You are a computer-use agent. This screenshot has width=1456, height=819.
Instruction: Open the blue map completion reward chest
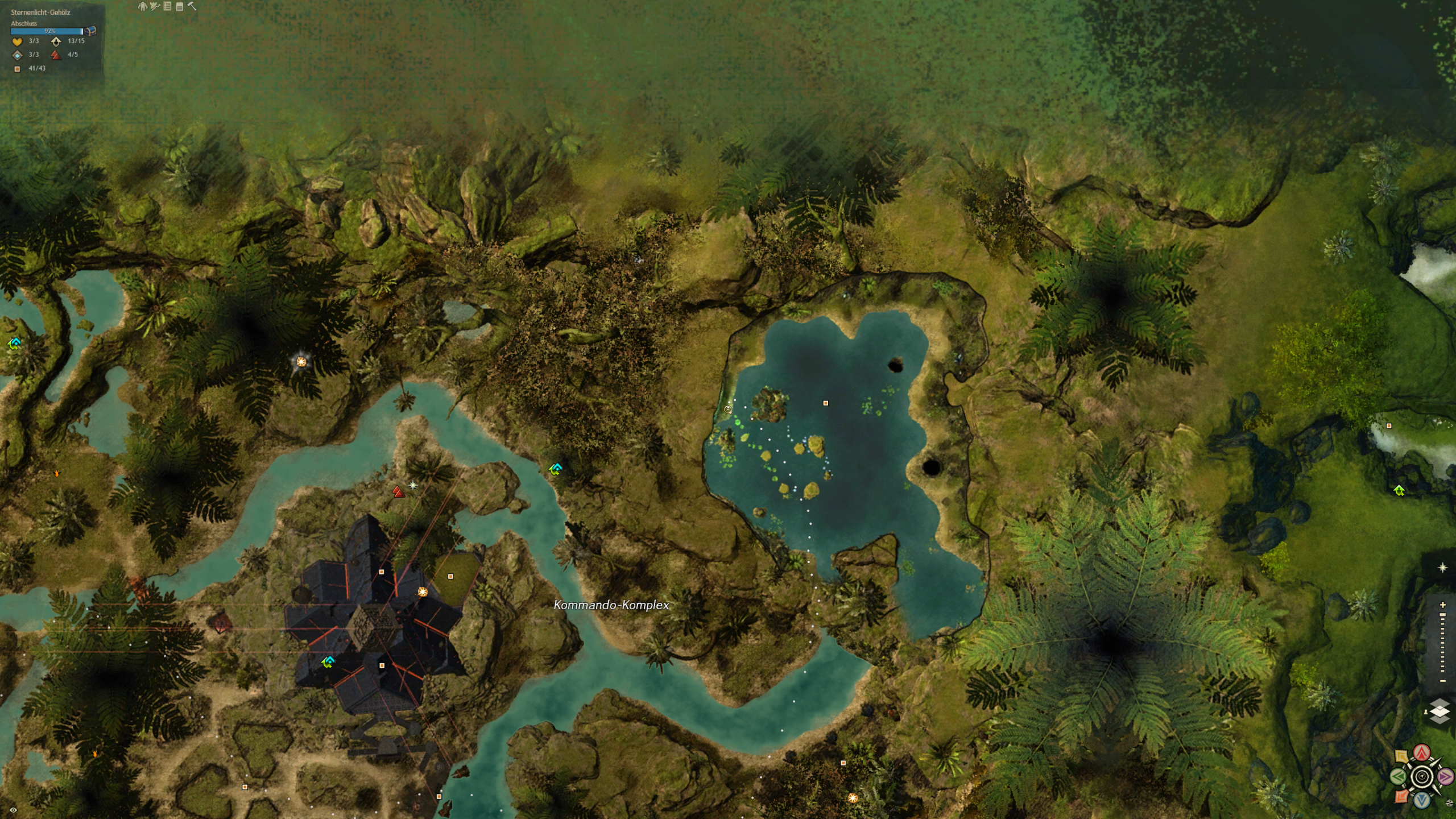[x=90, y=31]
